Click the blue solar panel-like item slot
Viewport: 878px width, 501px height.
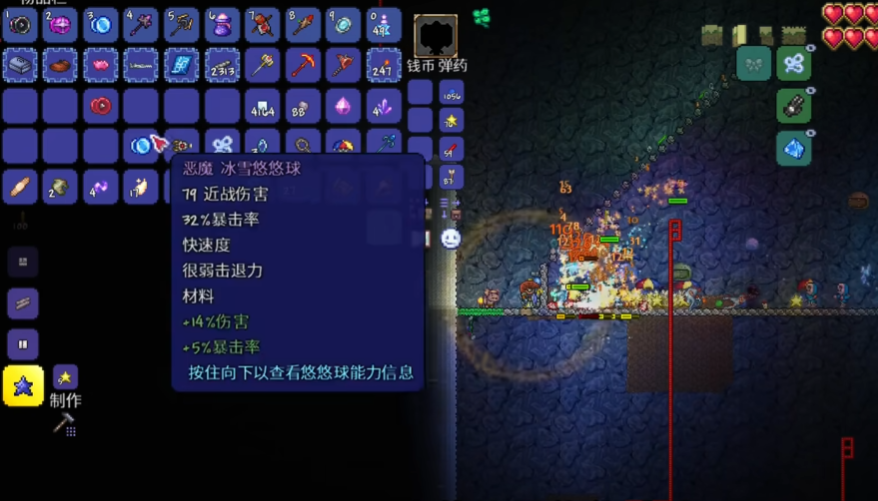[182, 65]
